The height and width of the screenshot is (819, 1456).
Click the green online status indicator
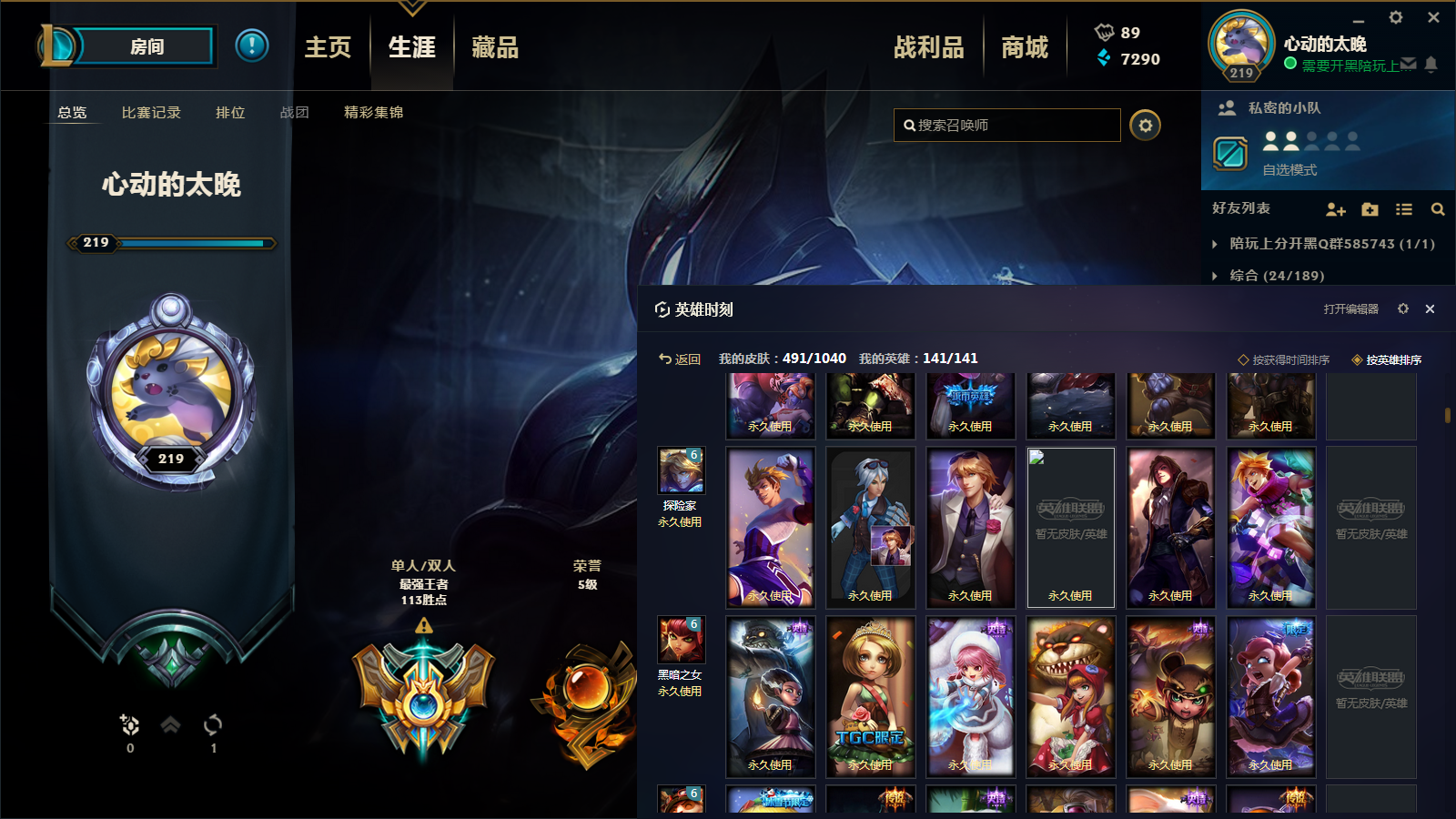pos(1289,65)
